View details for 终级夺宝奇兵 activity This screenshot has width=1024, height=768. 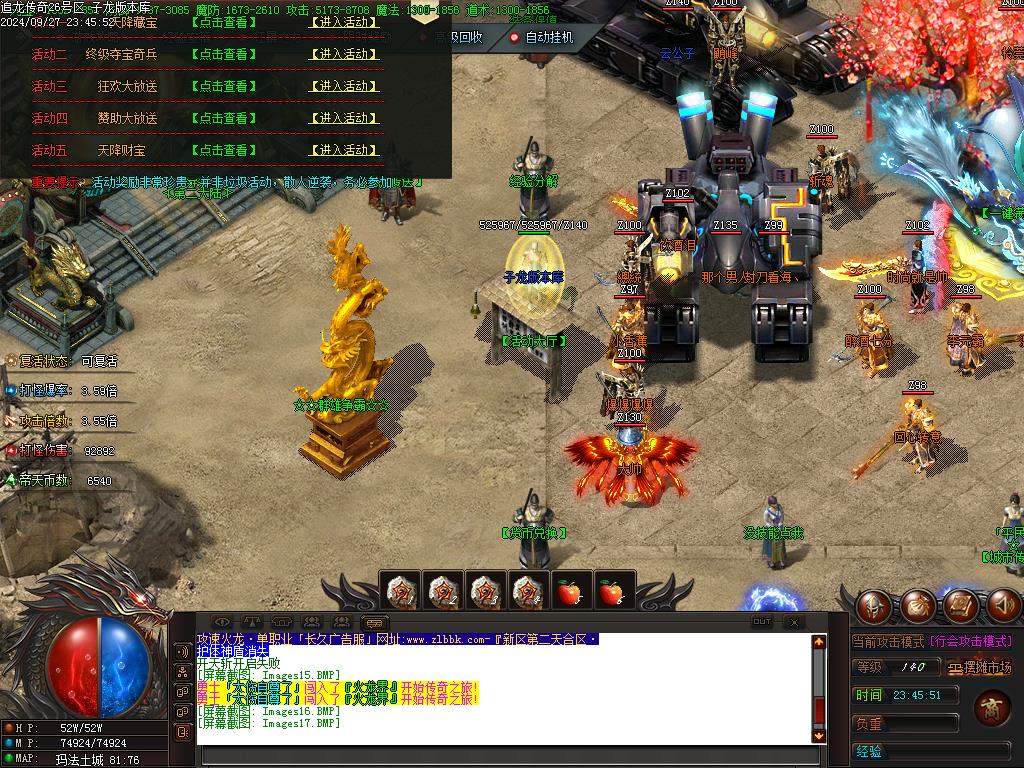coord(223,54)
